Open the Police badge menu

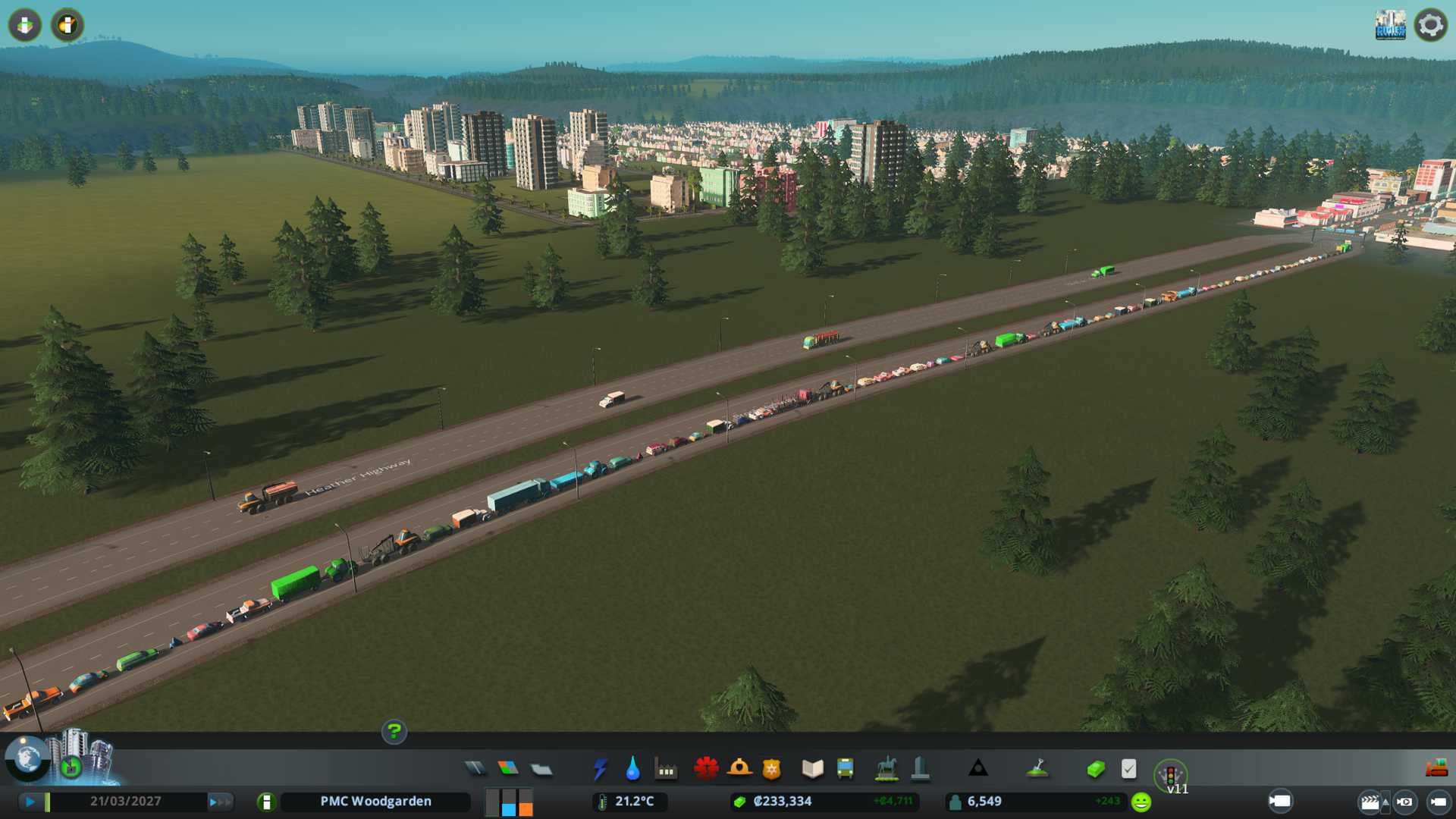[x=772, y=769]
